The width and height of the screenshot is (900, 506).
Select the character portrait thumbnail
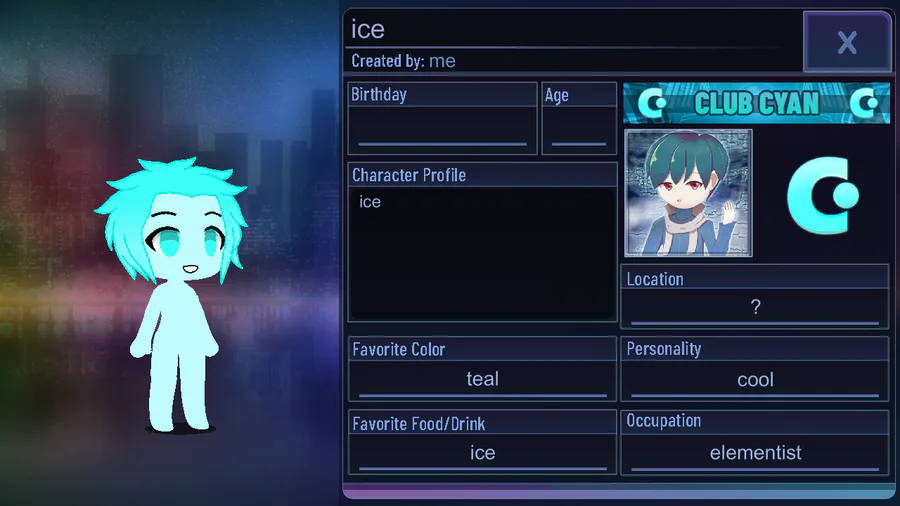tap(688, 193)
